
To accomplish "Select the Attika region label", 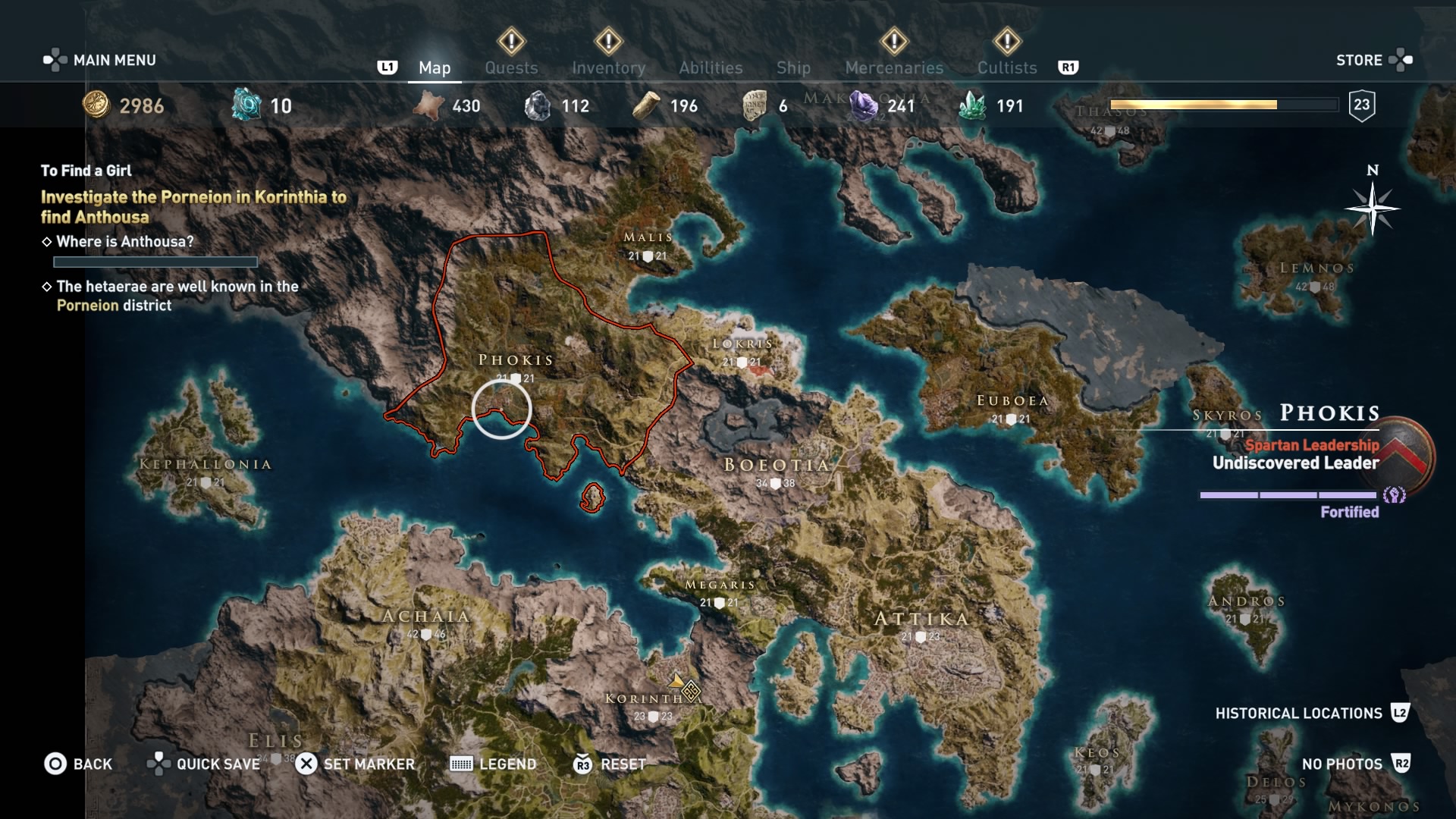I will pyautogui.click(x=921, y=619).
